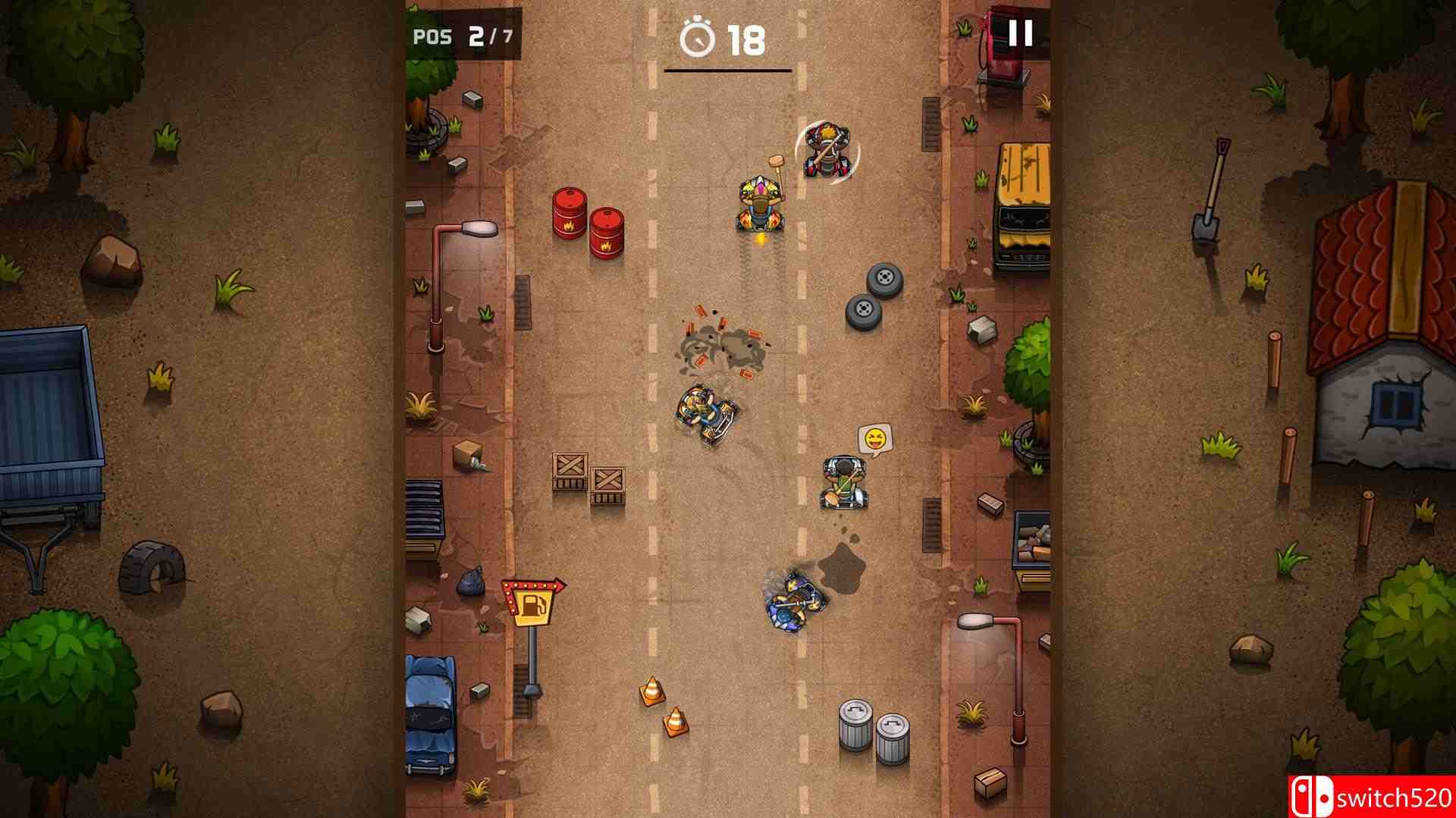Click the pair of spare tires on the road

[874, 296]
